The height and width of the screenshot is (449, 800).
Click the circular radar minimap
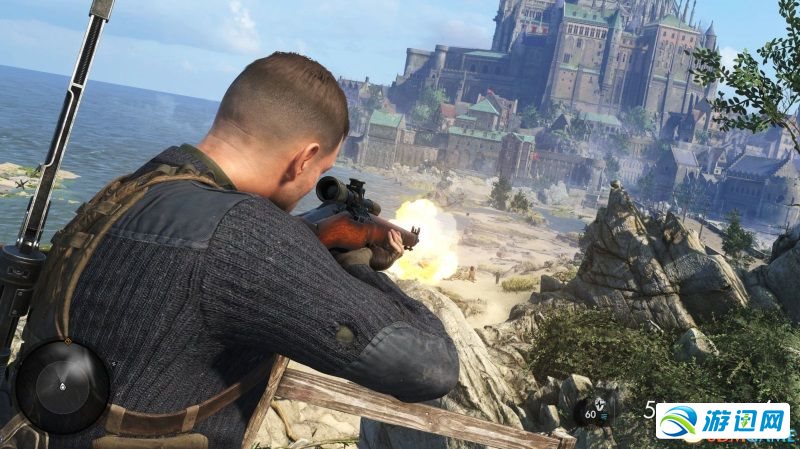tap(62, 386)
